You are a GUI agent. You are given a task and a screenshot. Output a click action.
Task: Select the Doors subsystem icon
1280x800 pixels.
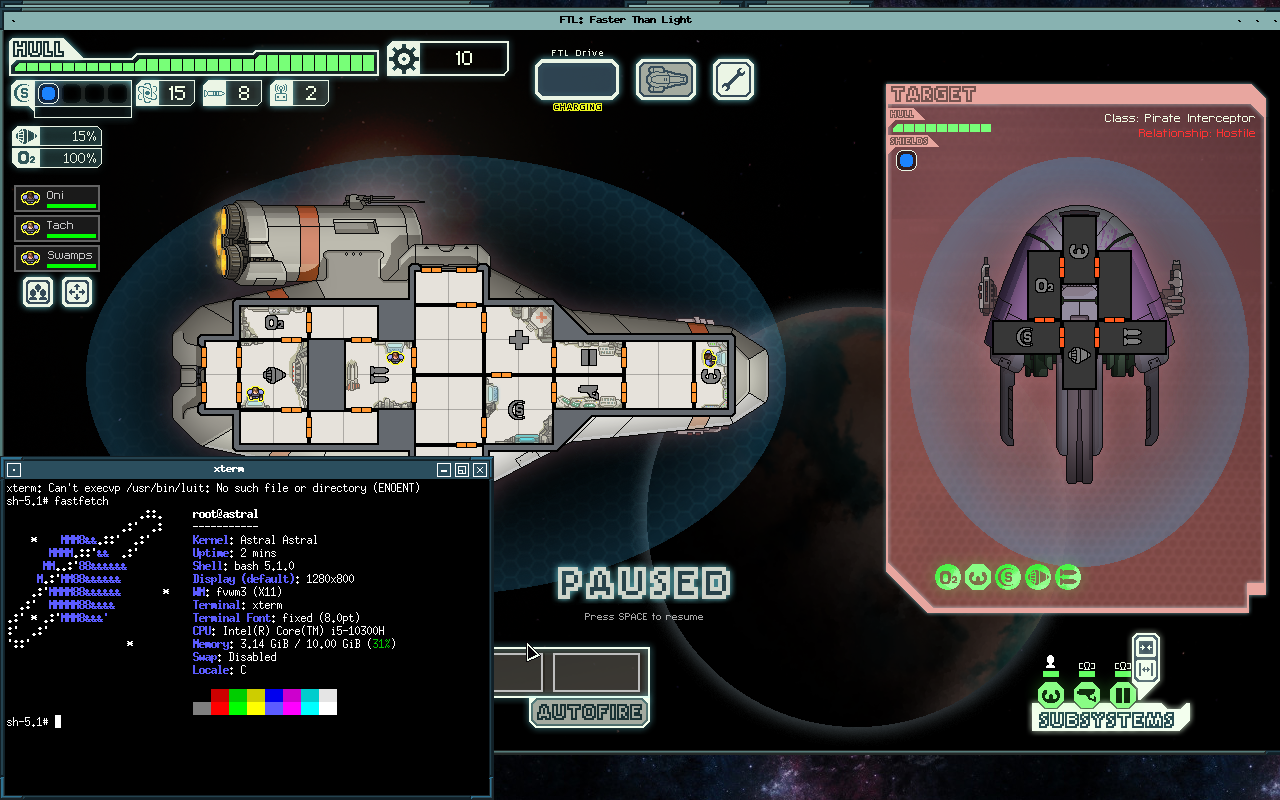tap(1123, 693)
